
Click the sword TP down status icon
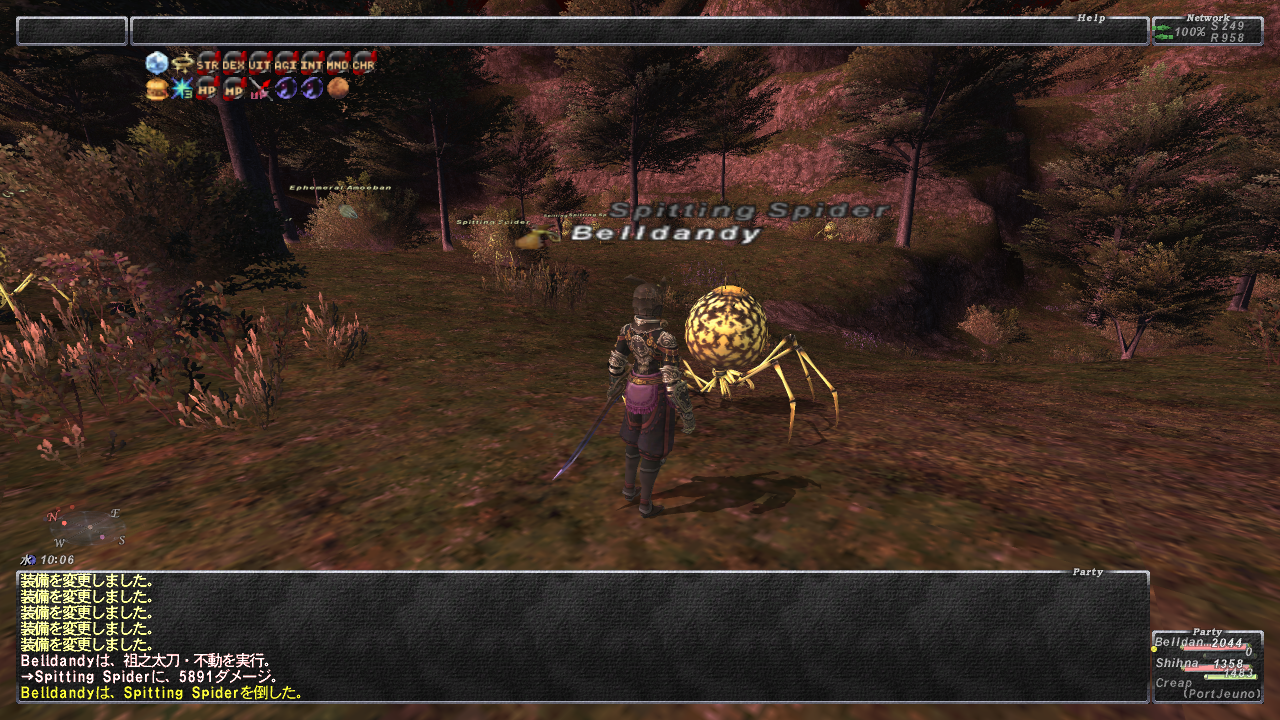(x=260, y=89)
